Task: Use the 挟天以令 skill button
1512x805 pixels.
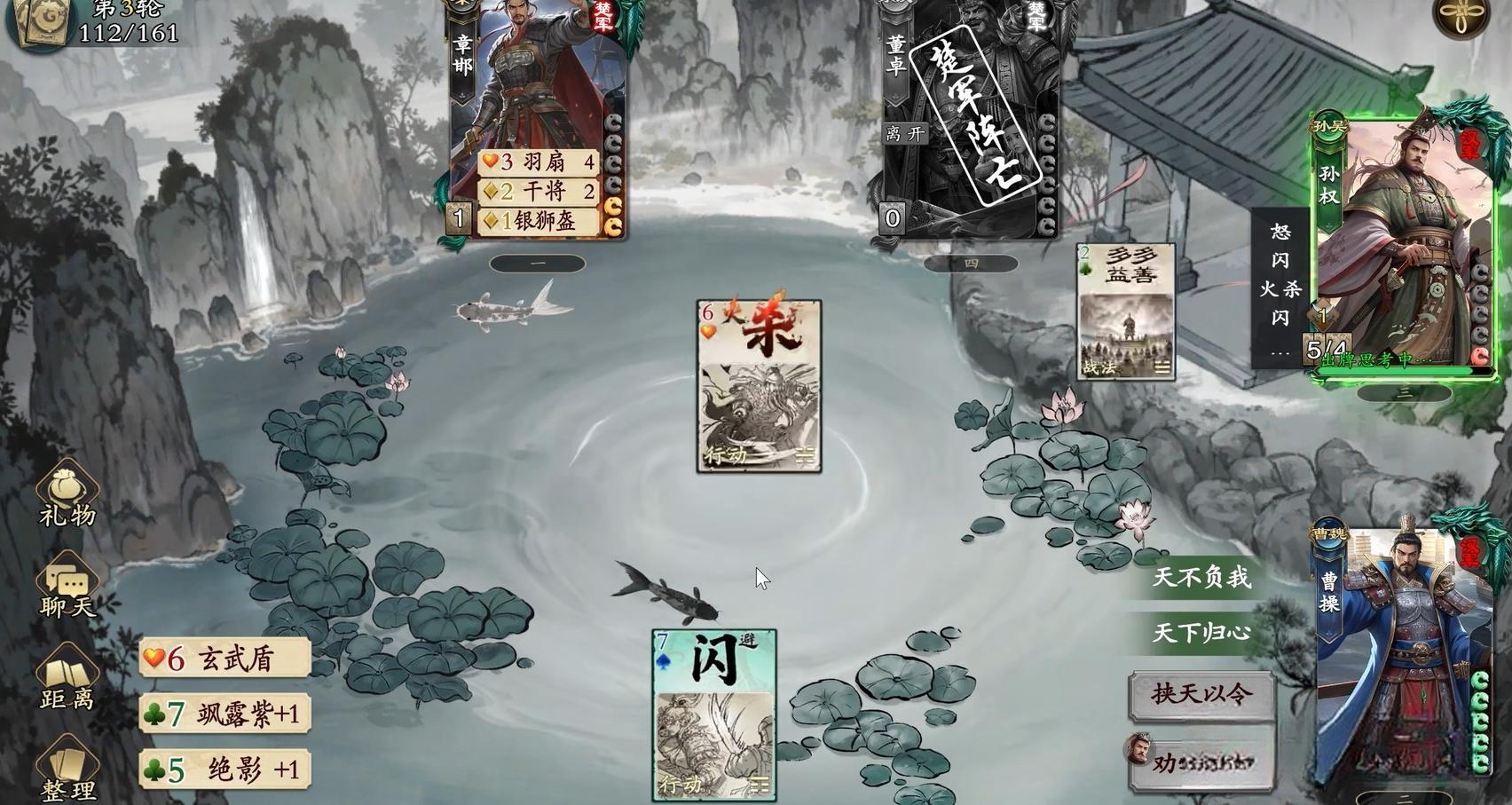Action: point(1201,694)
